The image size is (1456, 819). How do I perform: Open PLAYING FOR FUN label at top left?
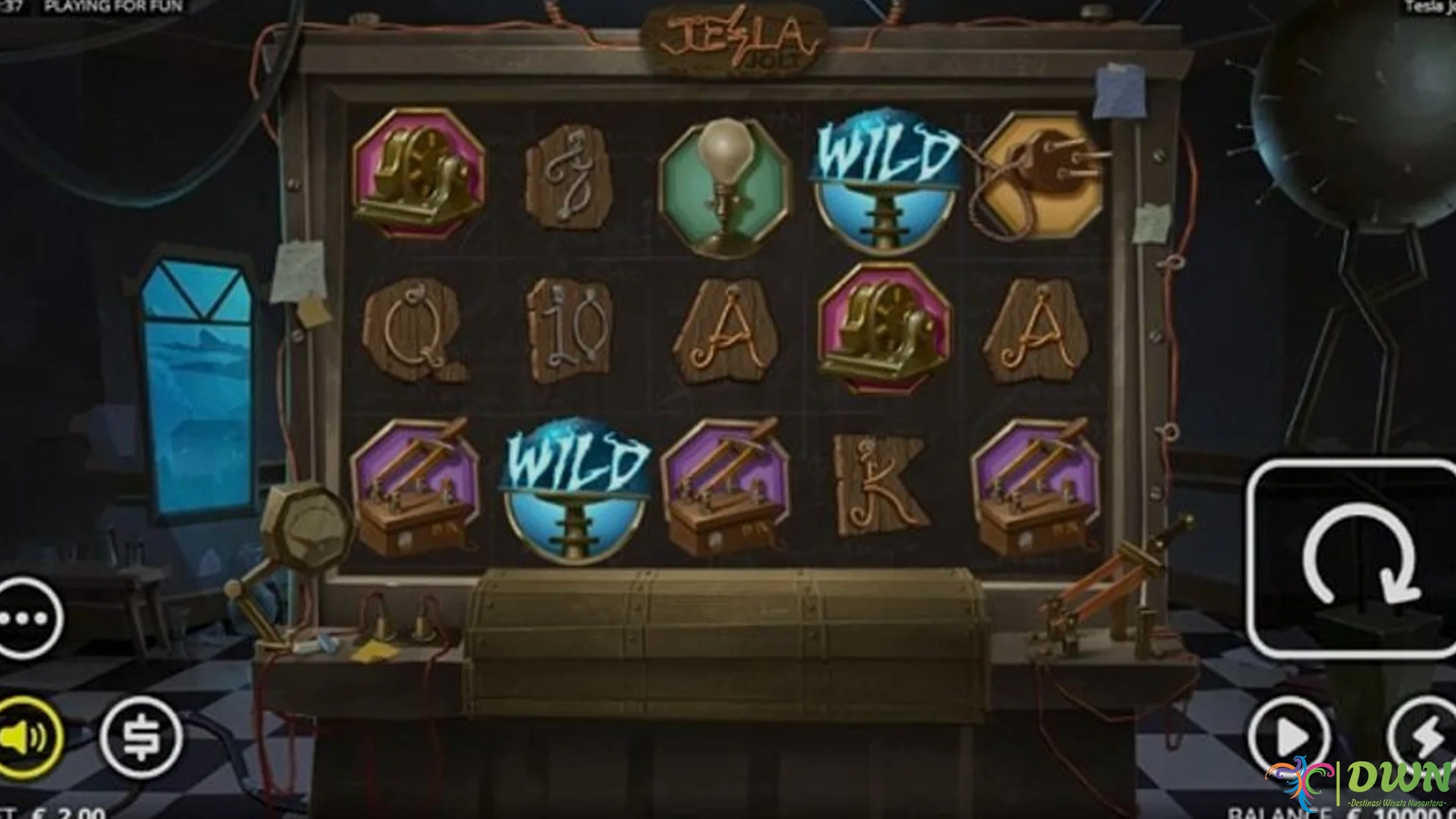click(114, 6)
